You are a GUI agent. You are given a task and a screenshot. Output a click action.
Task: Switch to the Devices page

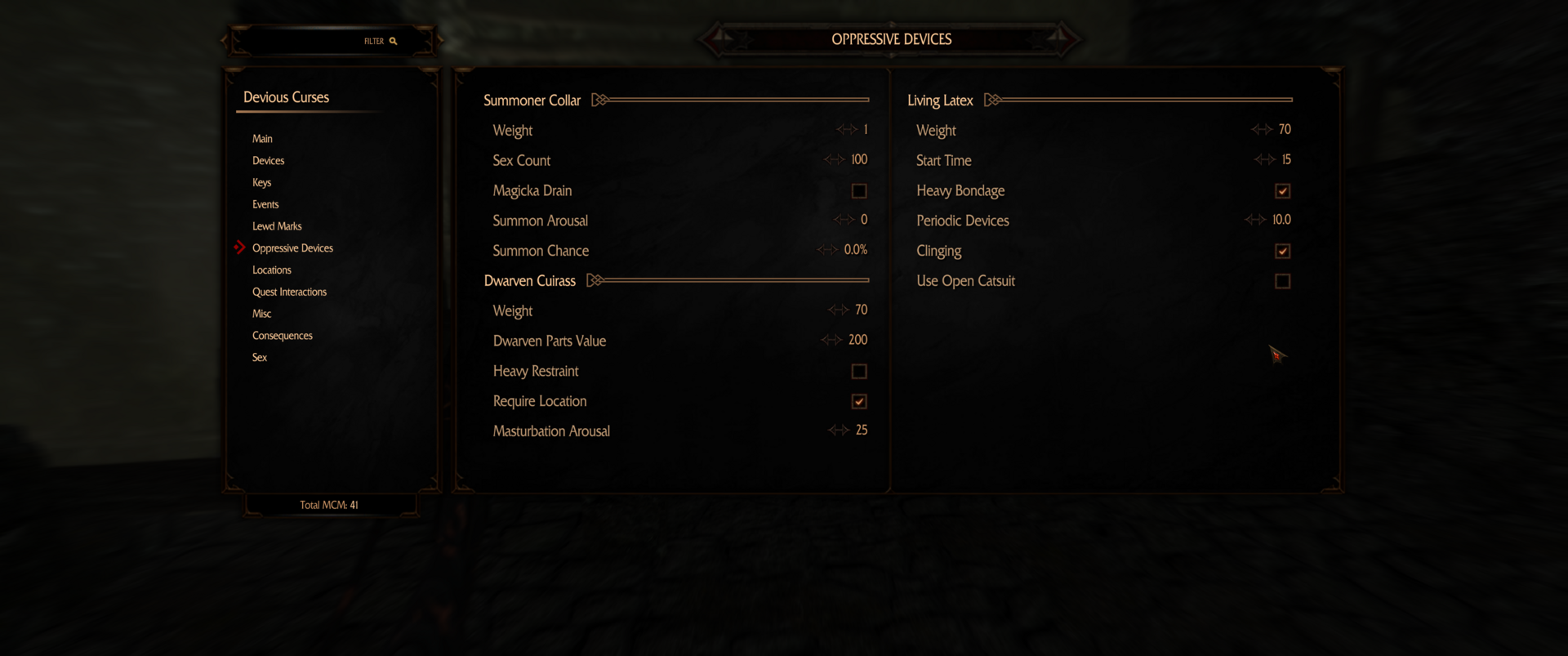(x=268, y=160)
